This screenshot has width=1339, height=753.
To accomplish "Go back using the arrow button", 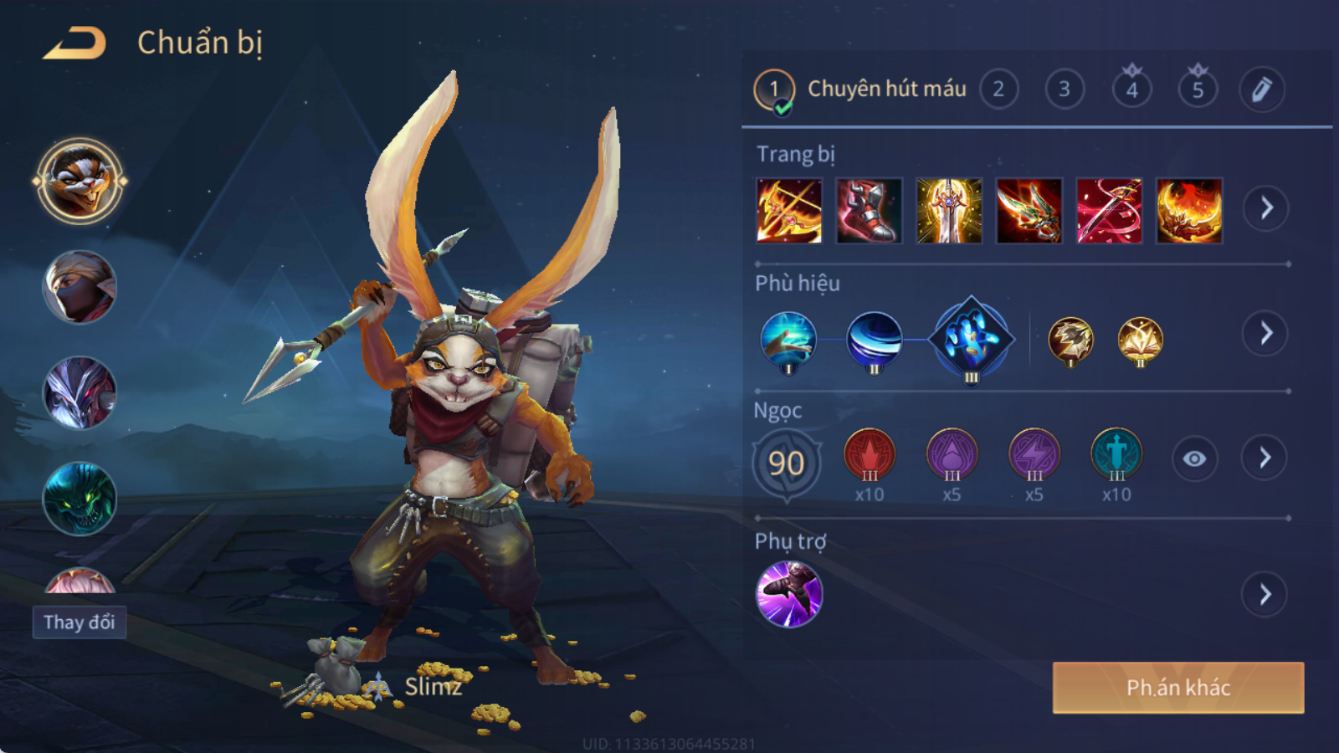I will tap(75, 43).
